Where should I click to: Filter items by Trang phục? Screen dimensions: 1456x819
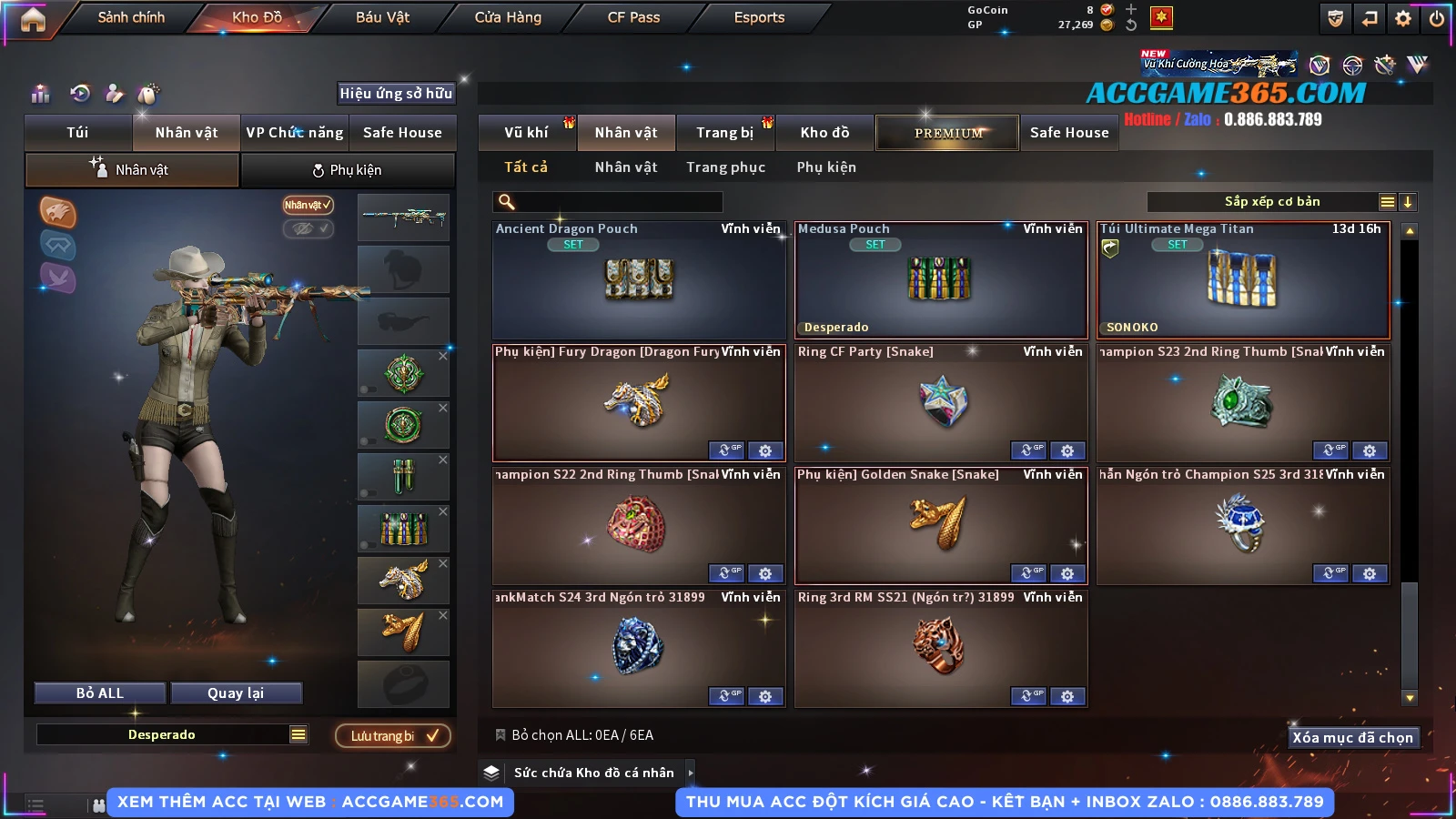click(x=725, y=167)
